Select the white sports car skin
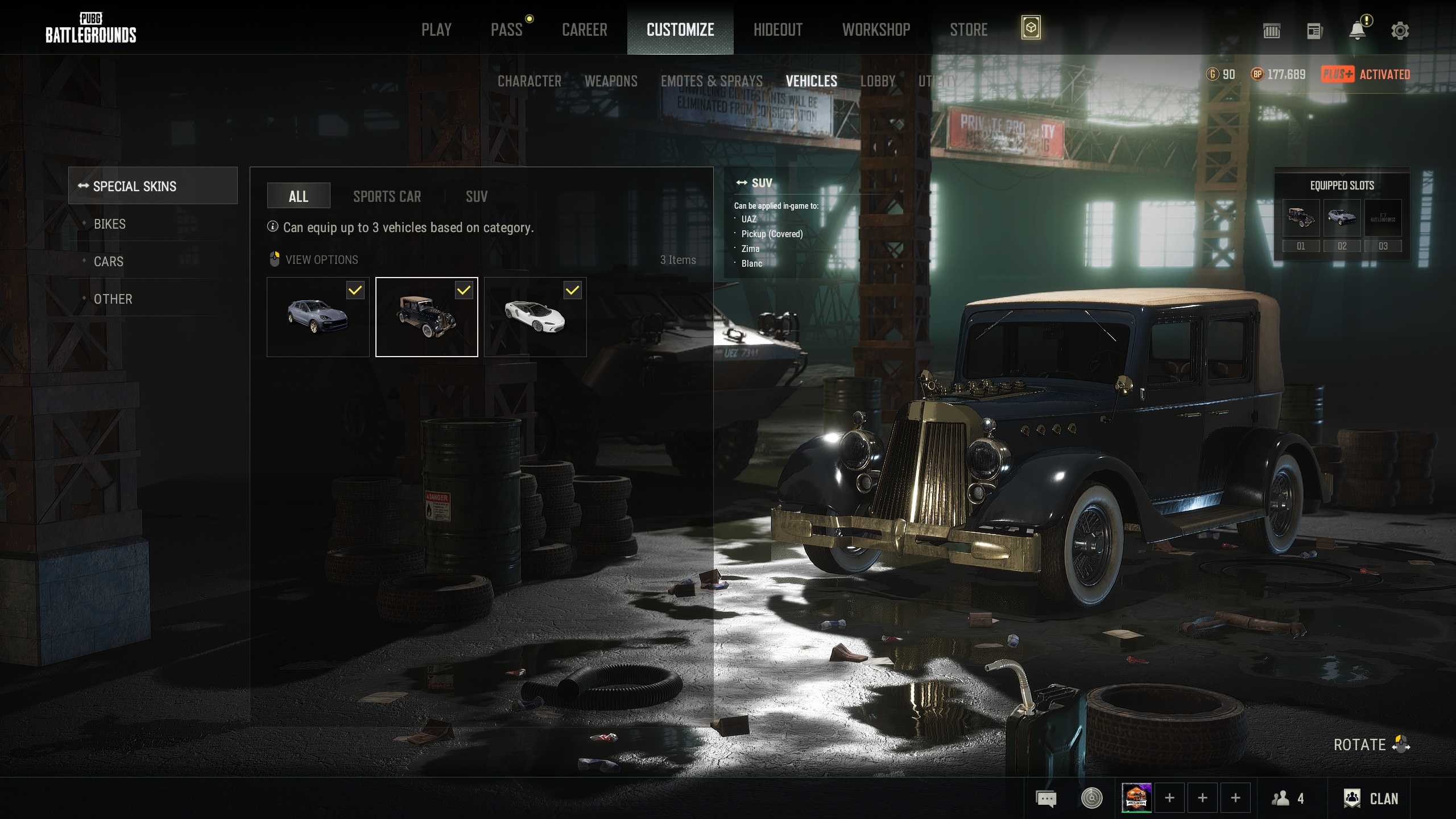 (535, 317)
